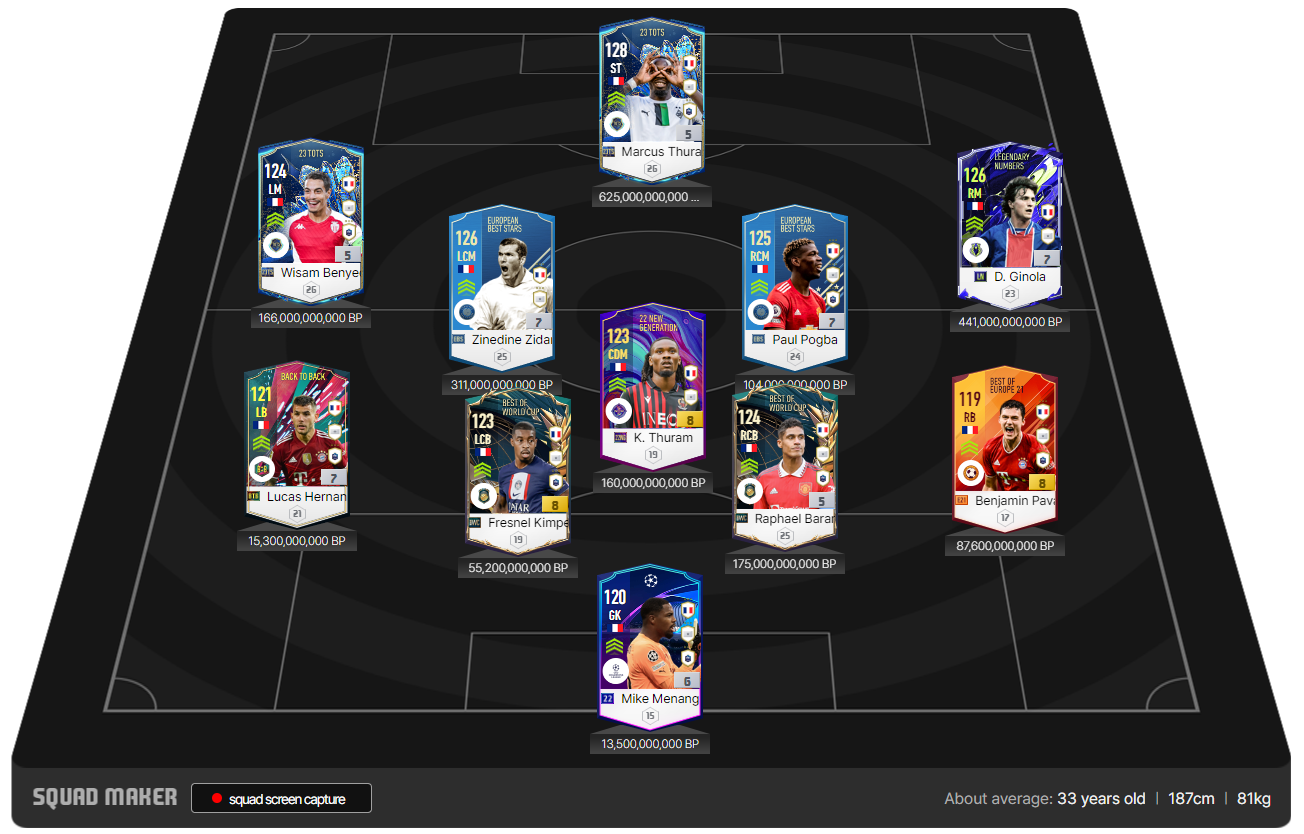This screenshot has width=1304, height=834.
Task: Choose K. Thuram CDM card
Action: pyautogui.click(x=652, y=383)
